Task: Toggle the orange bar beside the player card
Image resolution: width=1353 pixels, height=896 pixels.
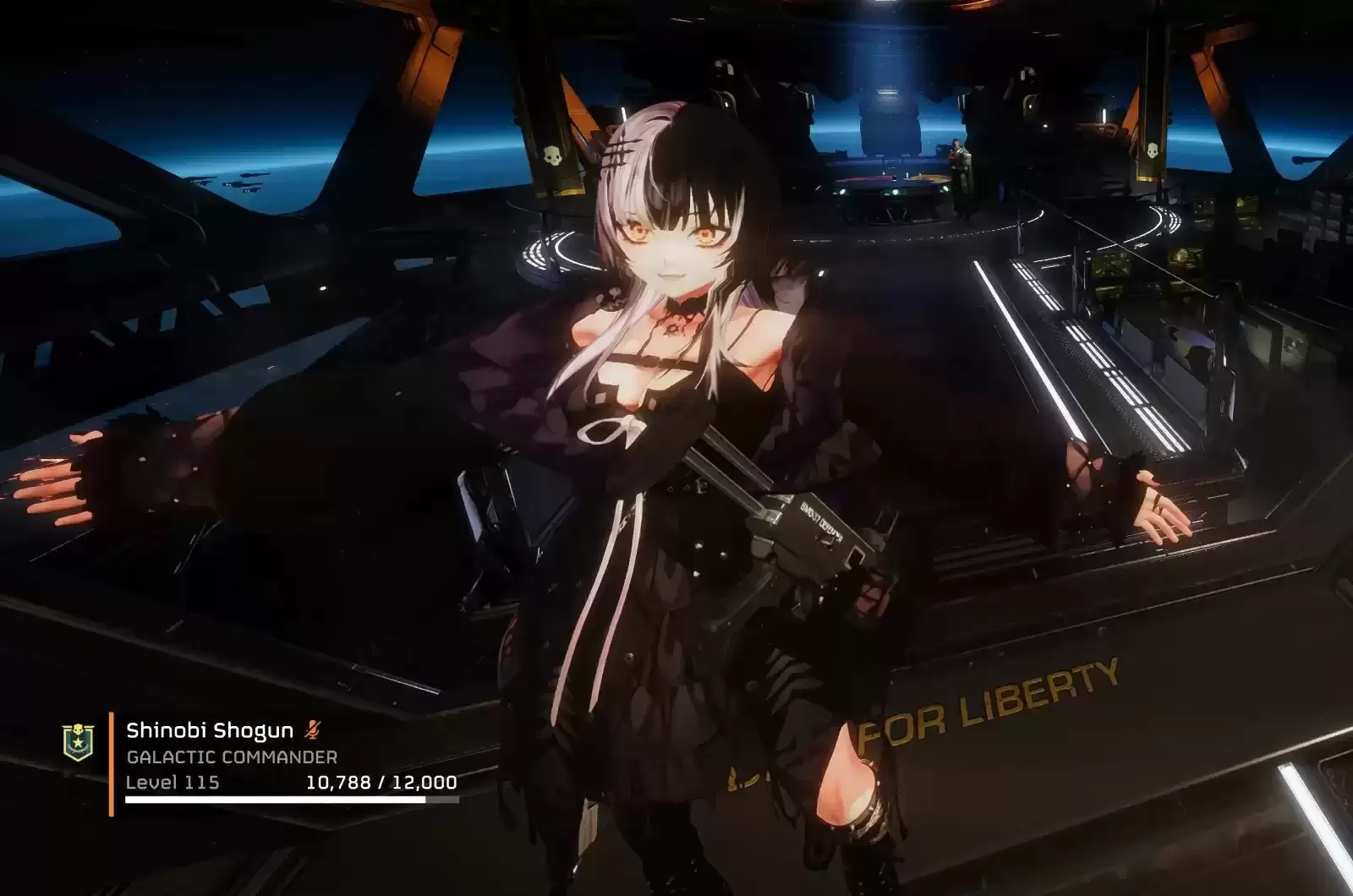Action: coord(112,761)
